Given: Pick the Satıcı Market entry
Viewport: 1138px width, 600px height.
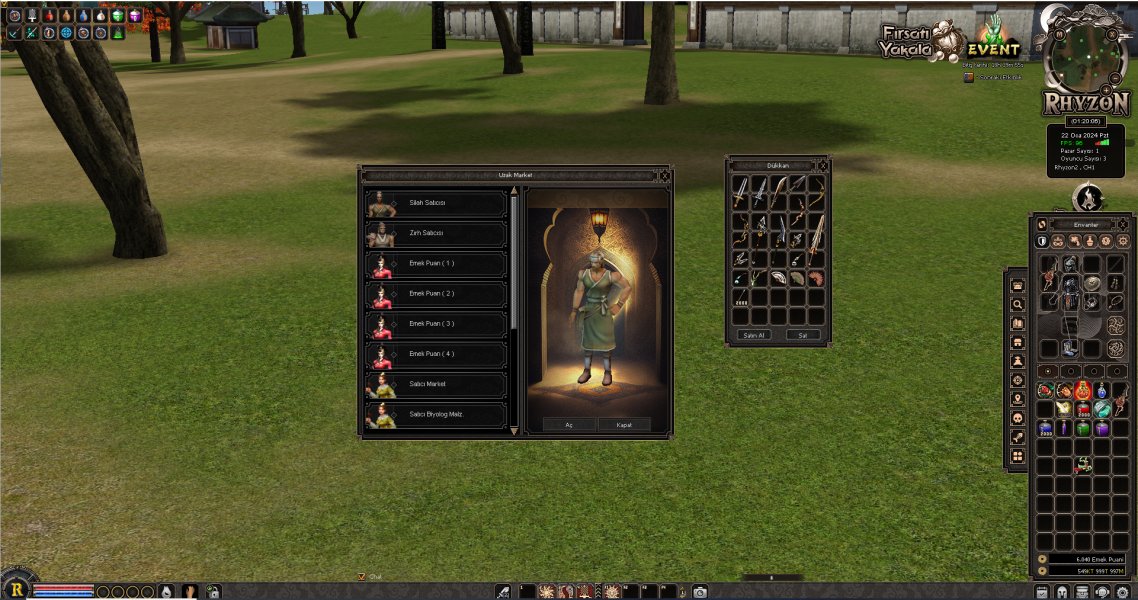Looking at the screenshot, I should (436, 384).
